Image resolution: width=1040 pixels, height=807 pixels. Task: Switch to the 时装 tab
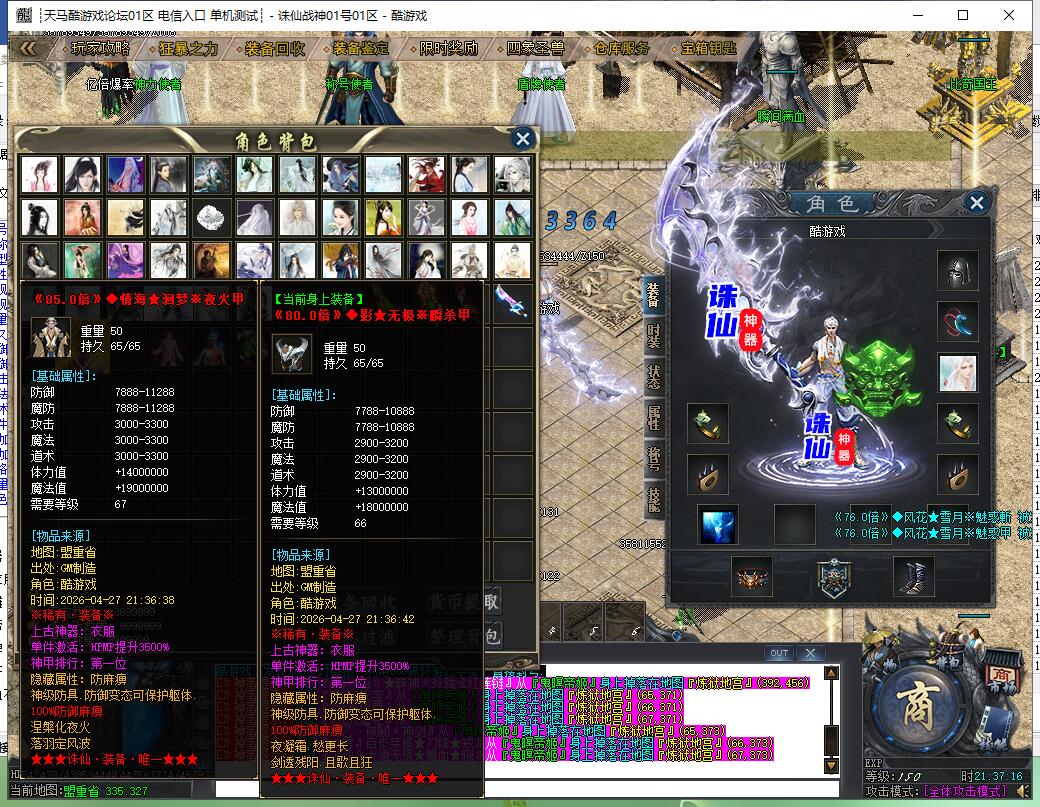point(654,335)
